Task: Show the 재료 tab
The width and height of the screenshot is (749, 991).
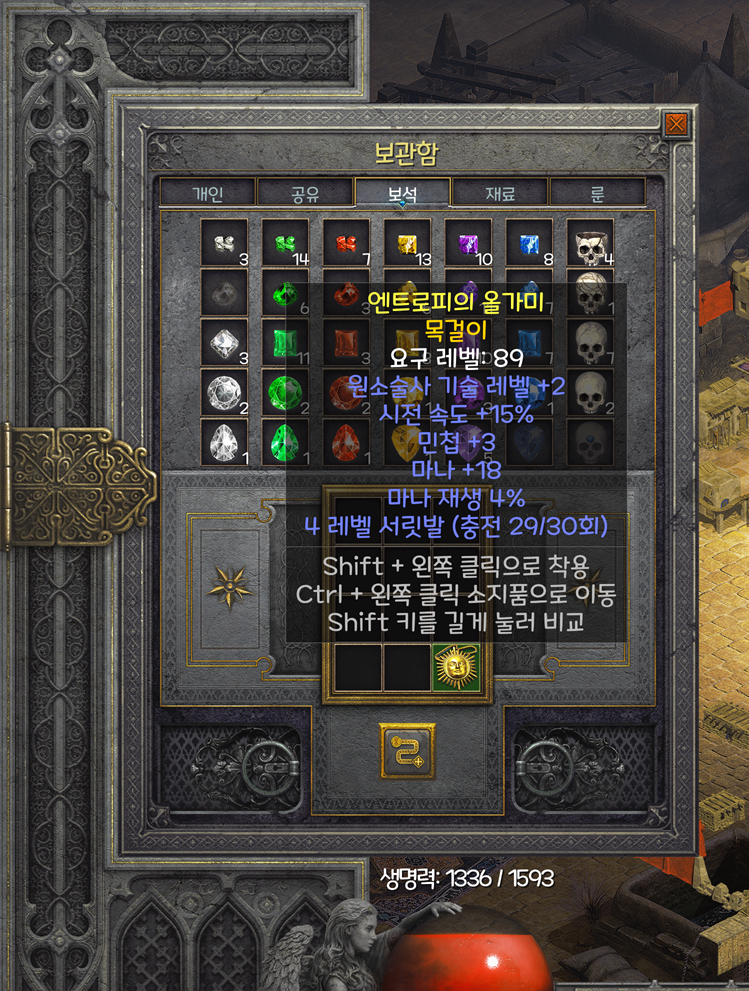Action: [500, 193]
